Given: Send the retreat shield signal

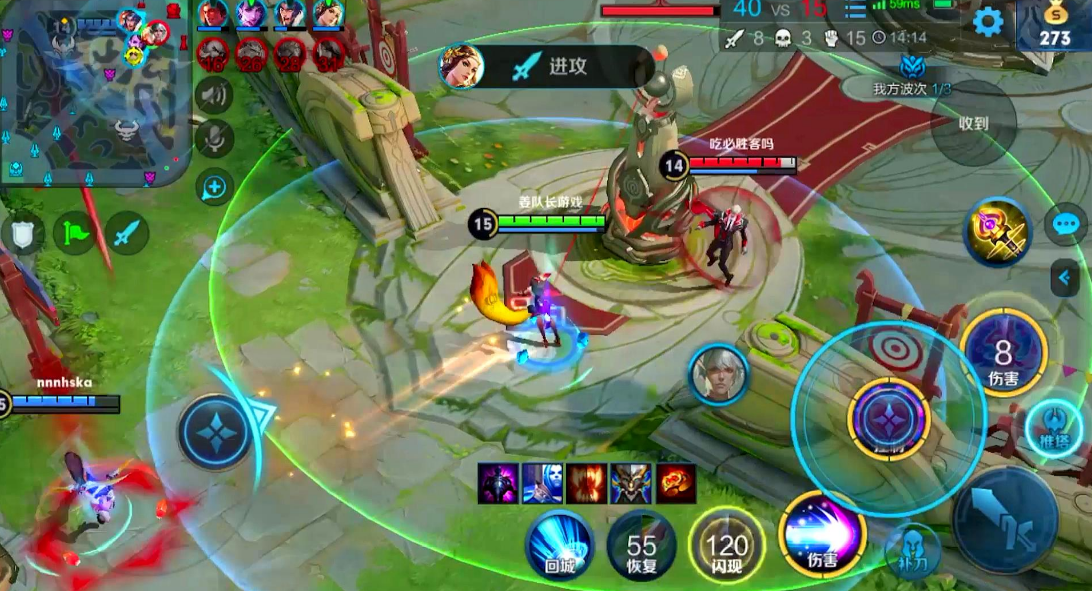Looking at the screenshot, I should point(22,233).
